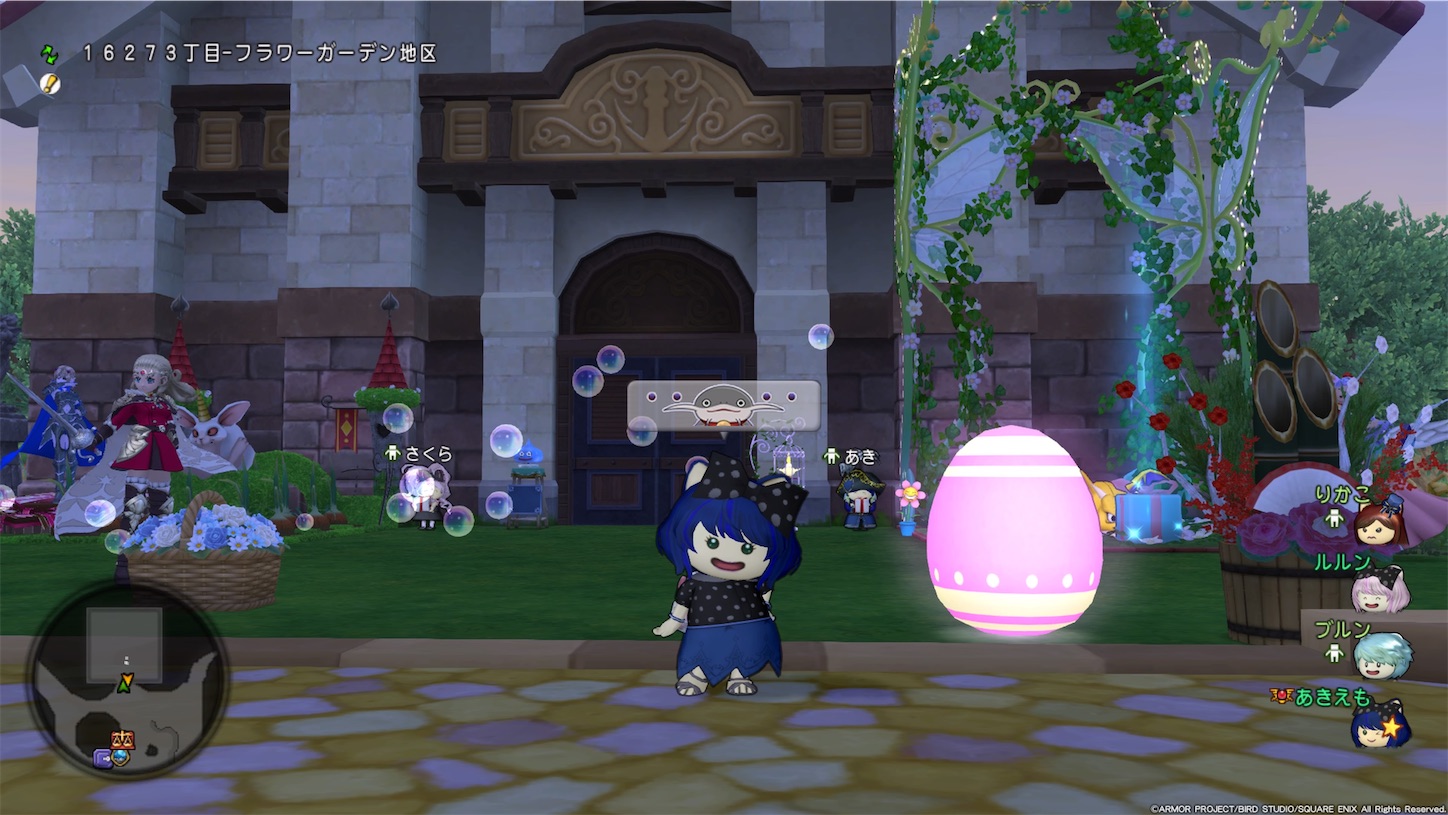Toggle the green figure icon beside あき's name
The image size is (1448, 815).
(831, 456)
